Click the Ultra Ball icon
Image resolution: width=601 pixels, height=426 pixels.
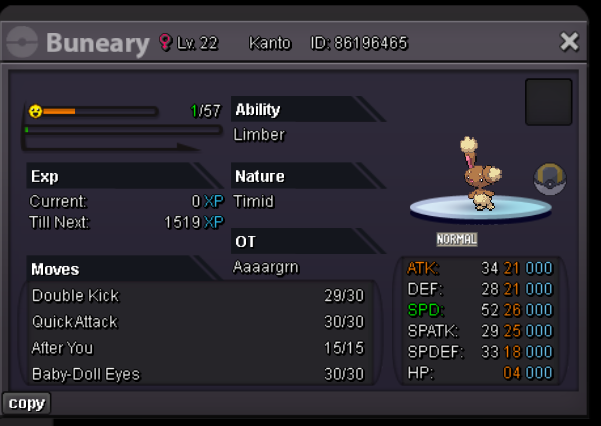[549, 179]
